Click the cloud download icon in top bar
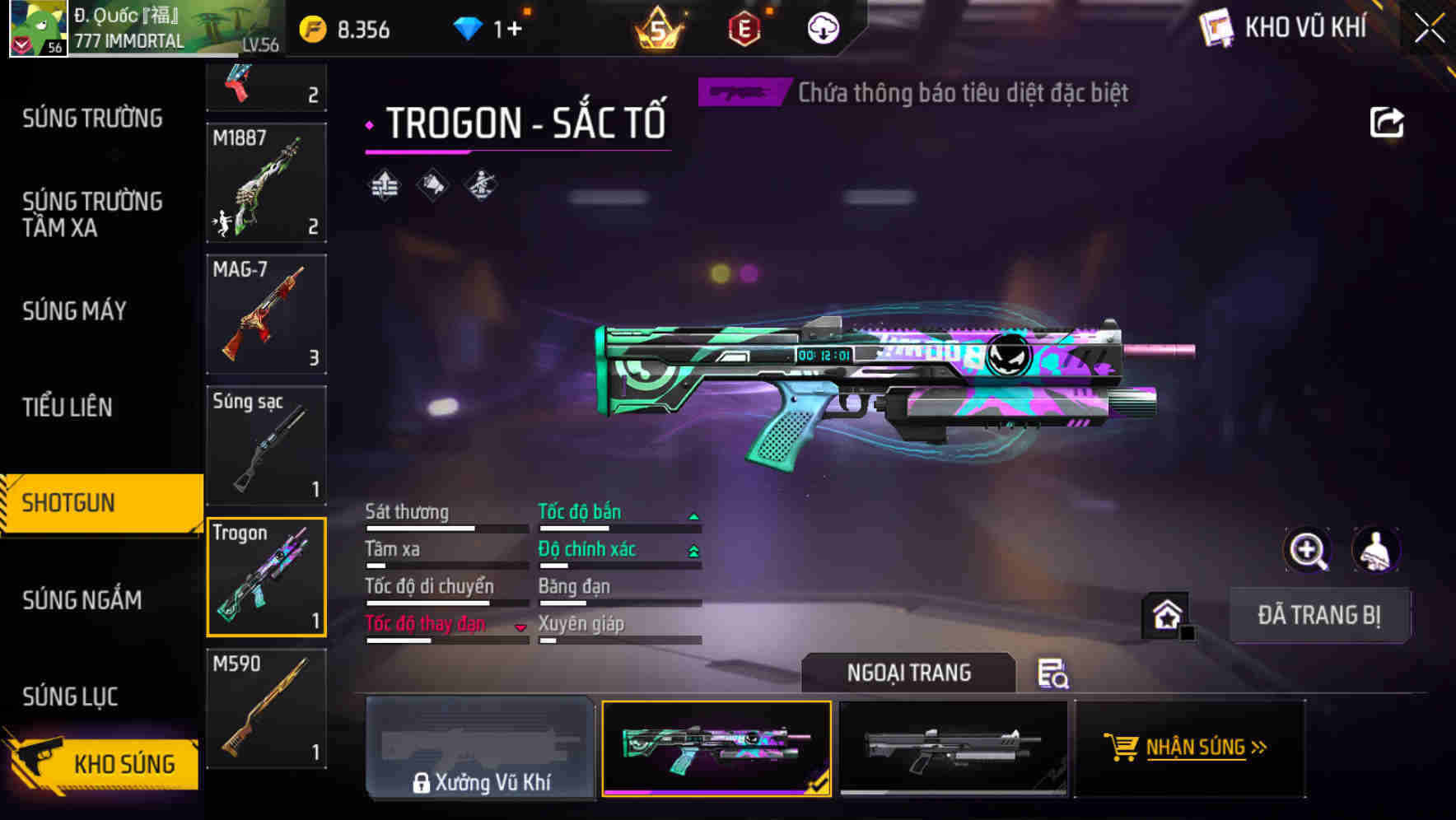 click(821, 27)
